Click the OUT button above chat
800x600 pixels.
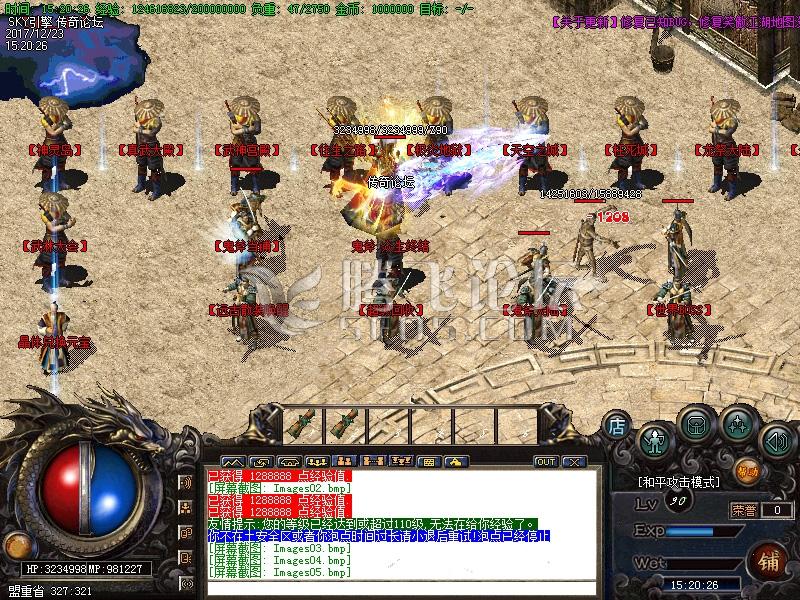tap(546, 461)
